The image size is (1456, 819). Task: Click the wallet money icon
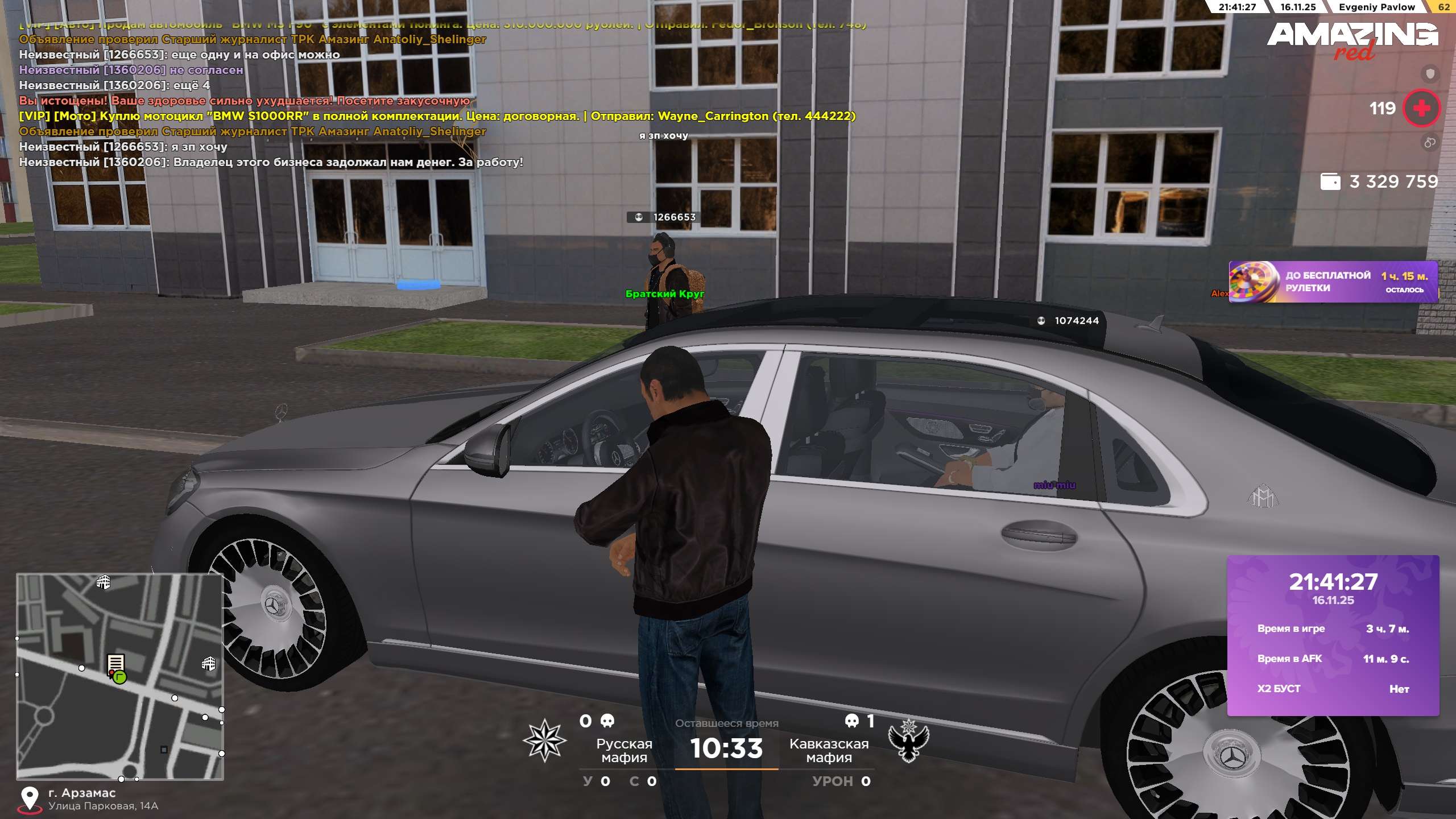(x=1330, y=182)
